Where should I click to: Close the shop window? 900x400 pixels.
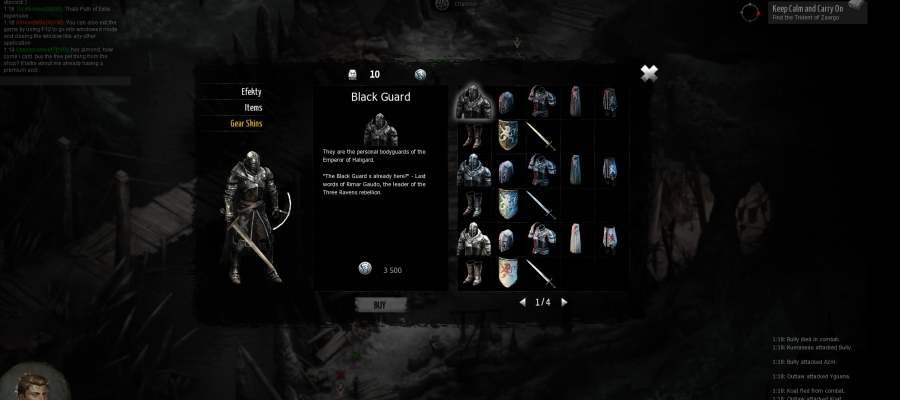649,73
